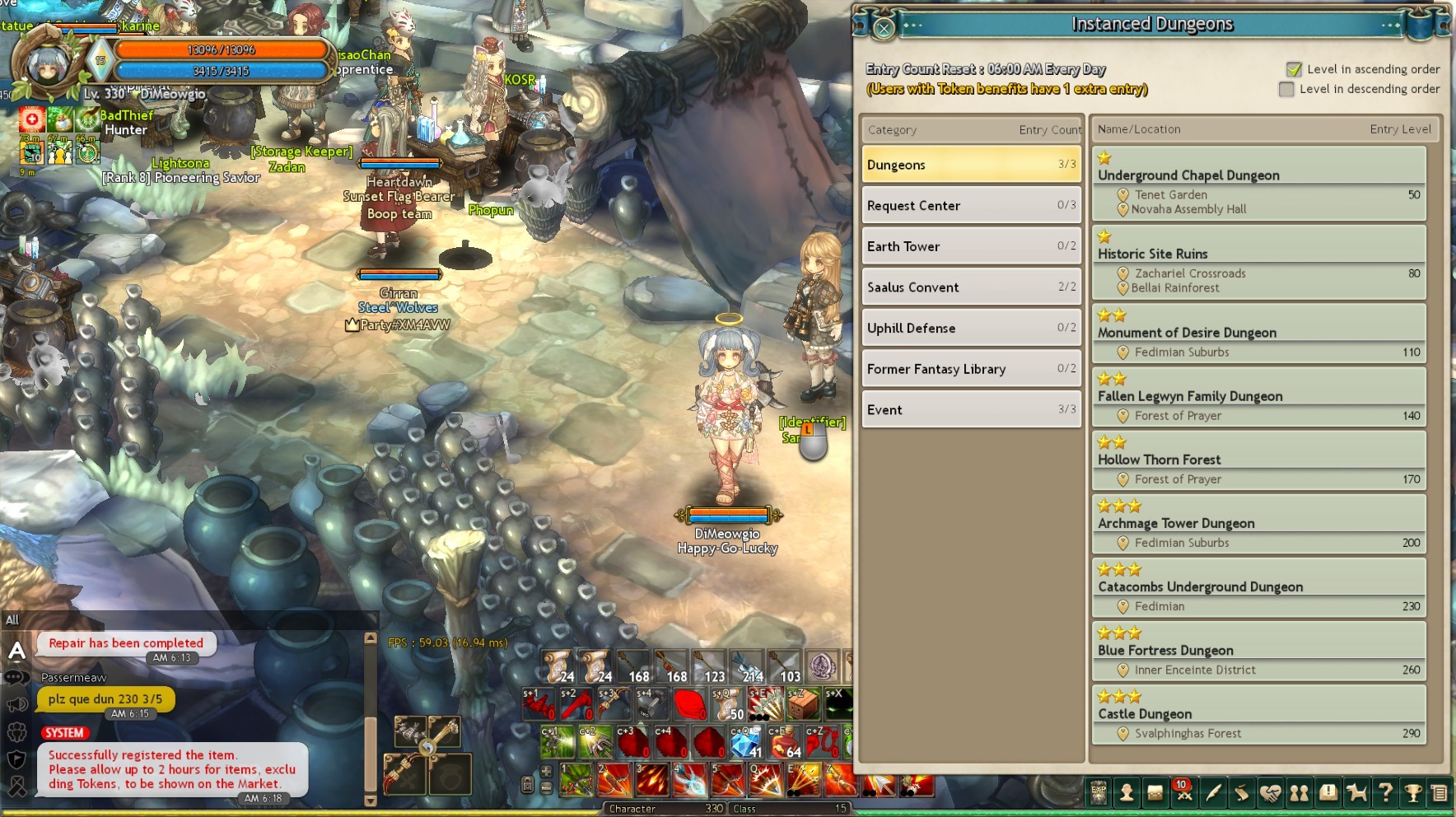Choose the Uphill Defense category
The width and height of the screenshot is (1456, 817).
[971, 328]
